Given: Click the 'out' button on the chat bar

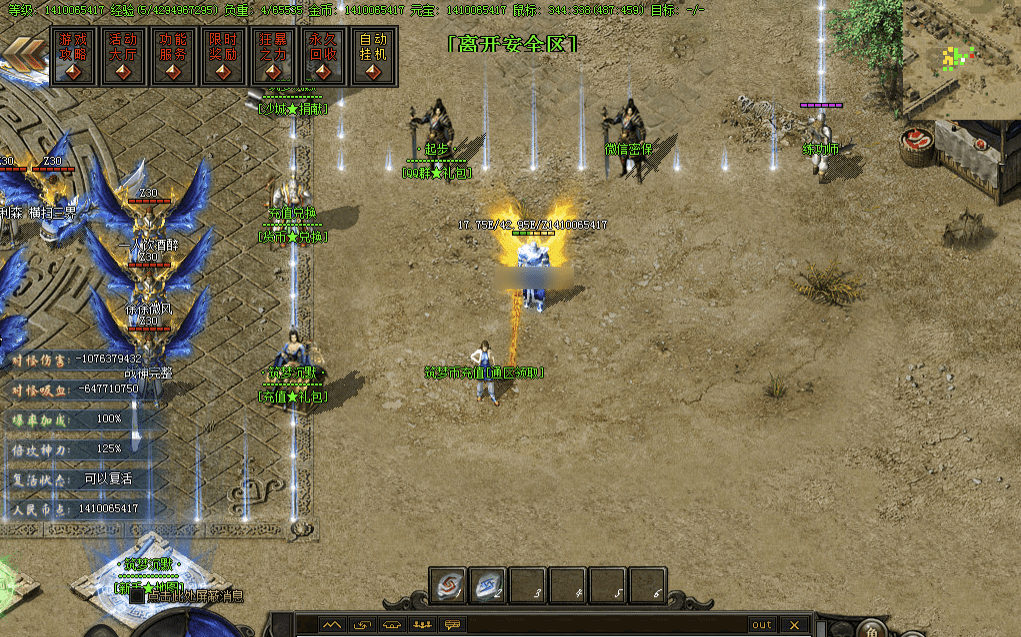Looking at the screenshot, I should coord(762,625).
